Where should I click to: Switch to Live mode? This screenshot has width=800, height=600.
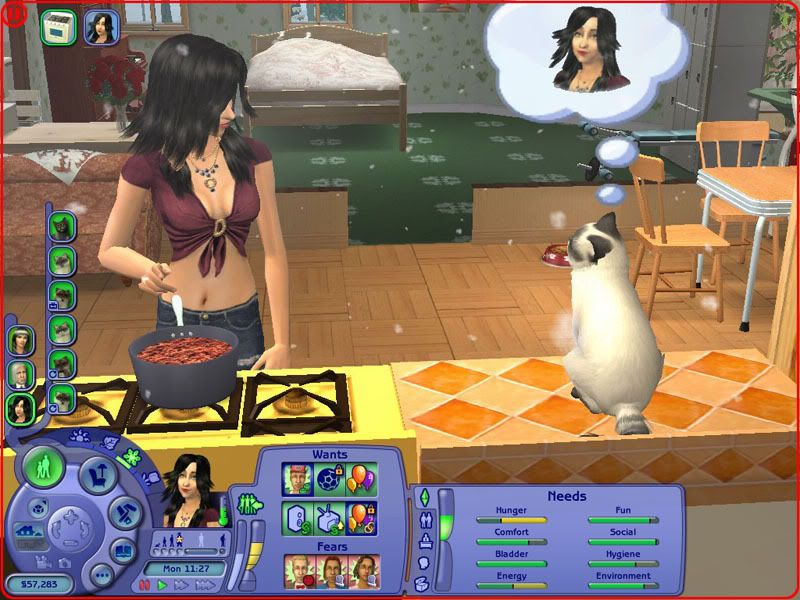(x=43, y=468)
